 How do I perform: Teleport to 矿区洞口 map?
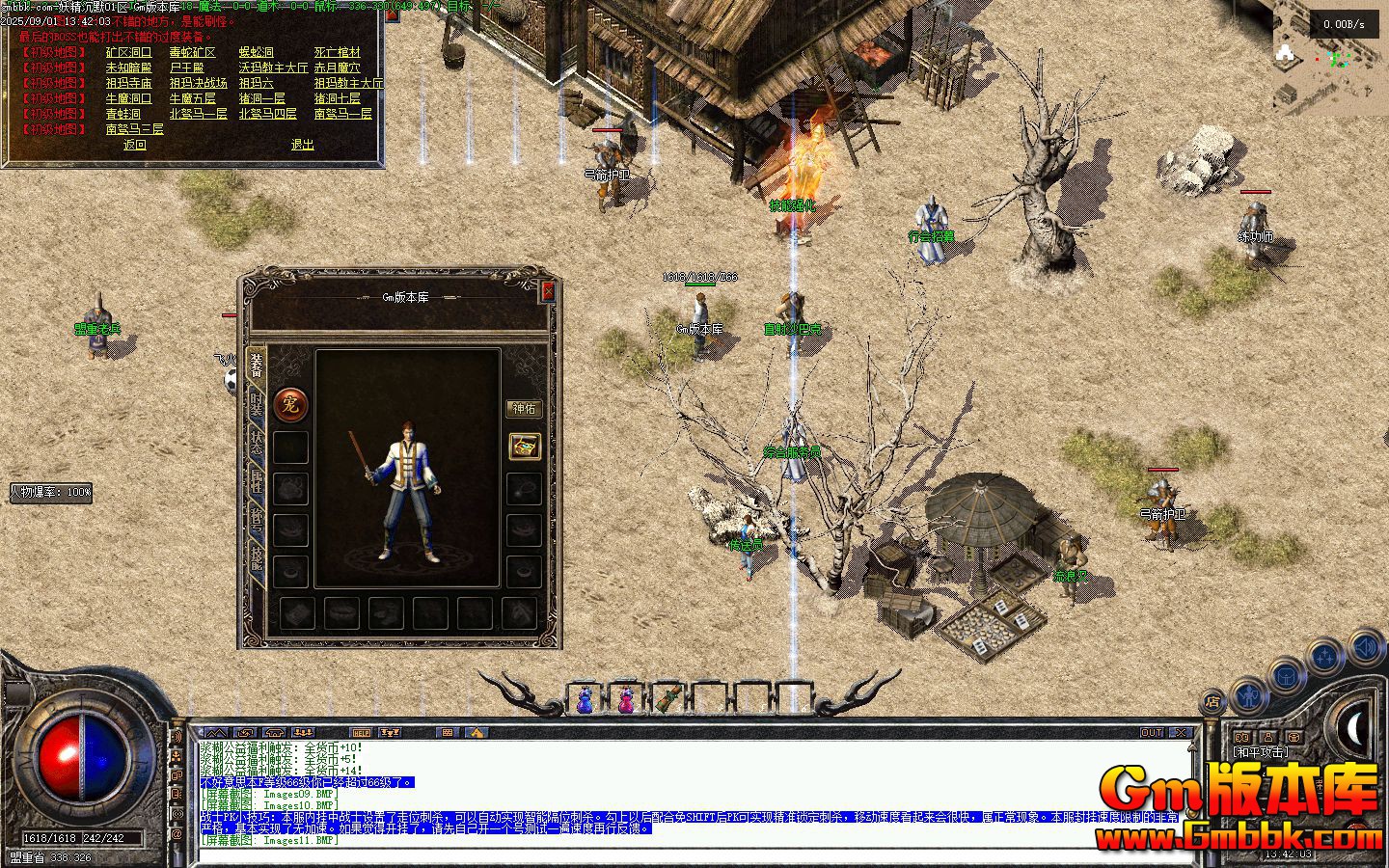pyautogui.click(x=128, y=52)
